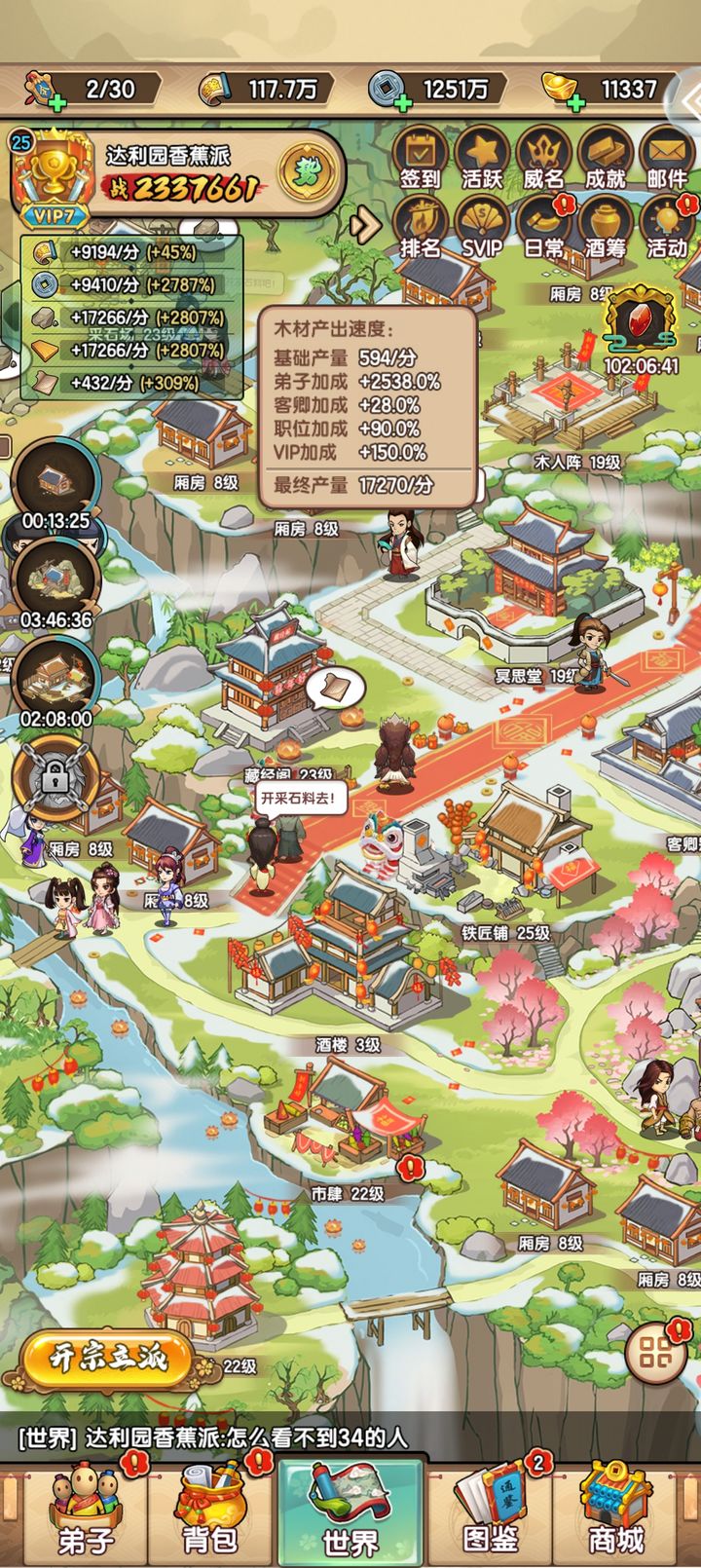This screenshot has height=1568, width=701.
Task: Add more gold ingots with the plus
Action: click(x=576, y=101)
